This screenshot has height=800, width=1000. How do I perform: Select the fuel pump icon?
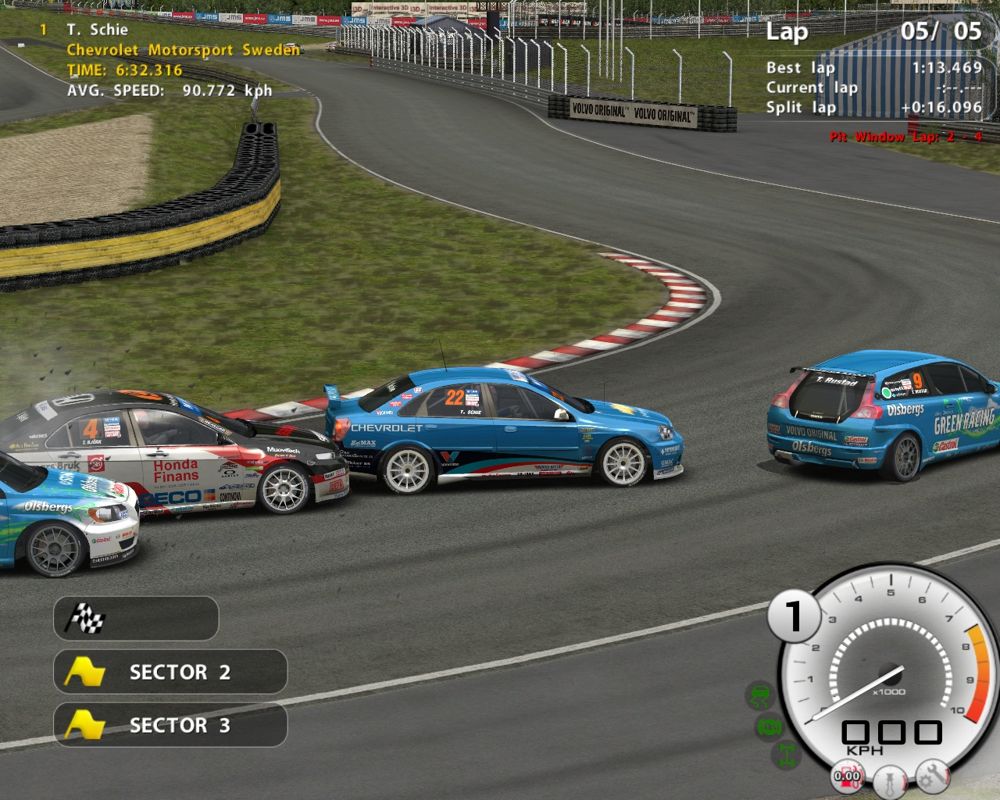848,776
